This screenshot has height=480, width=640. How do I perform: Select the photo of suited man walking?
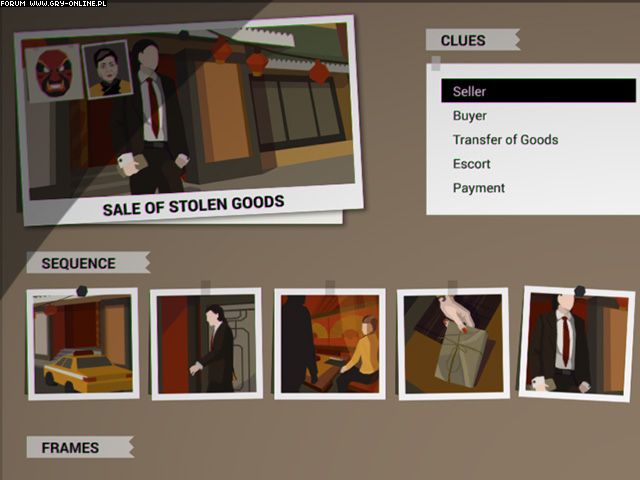[206, 345]
